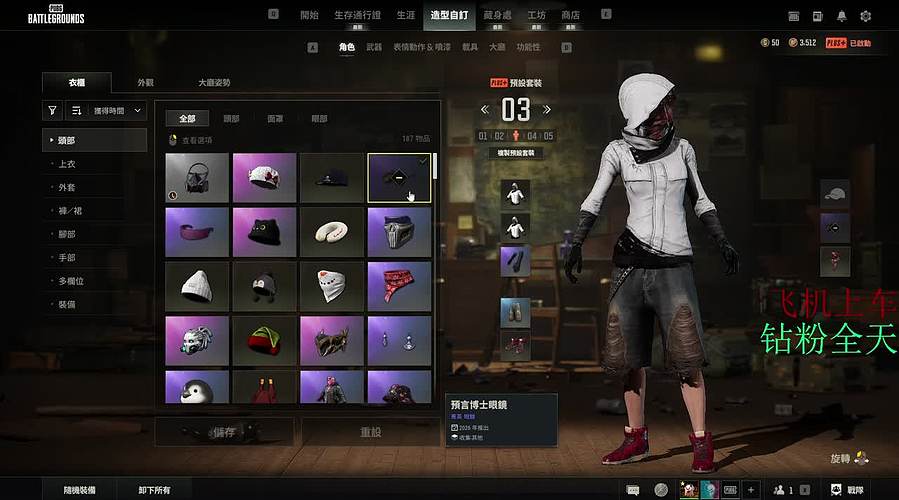Pick the black cat hat item
Screen dimensions: 899x500
coord(264,231)
